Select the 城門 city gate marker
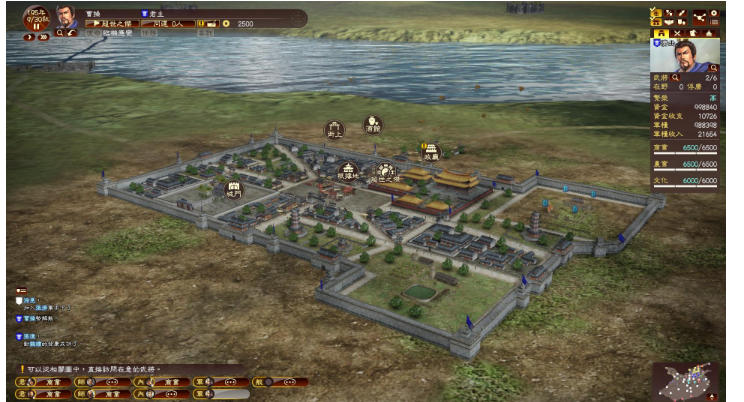The height and width of the screenshot is (402, 744). [x=234, y=187]
